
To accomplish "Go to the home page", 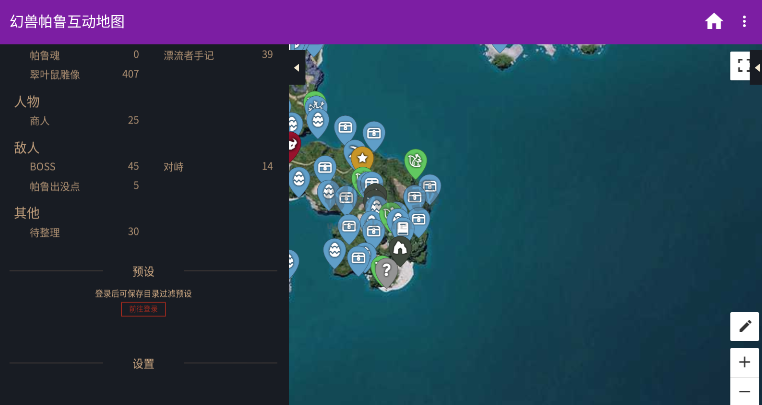I will click(714, 21).
